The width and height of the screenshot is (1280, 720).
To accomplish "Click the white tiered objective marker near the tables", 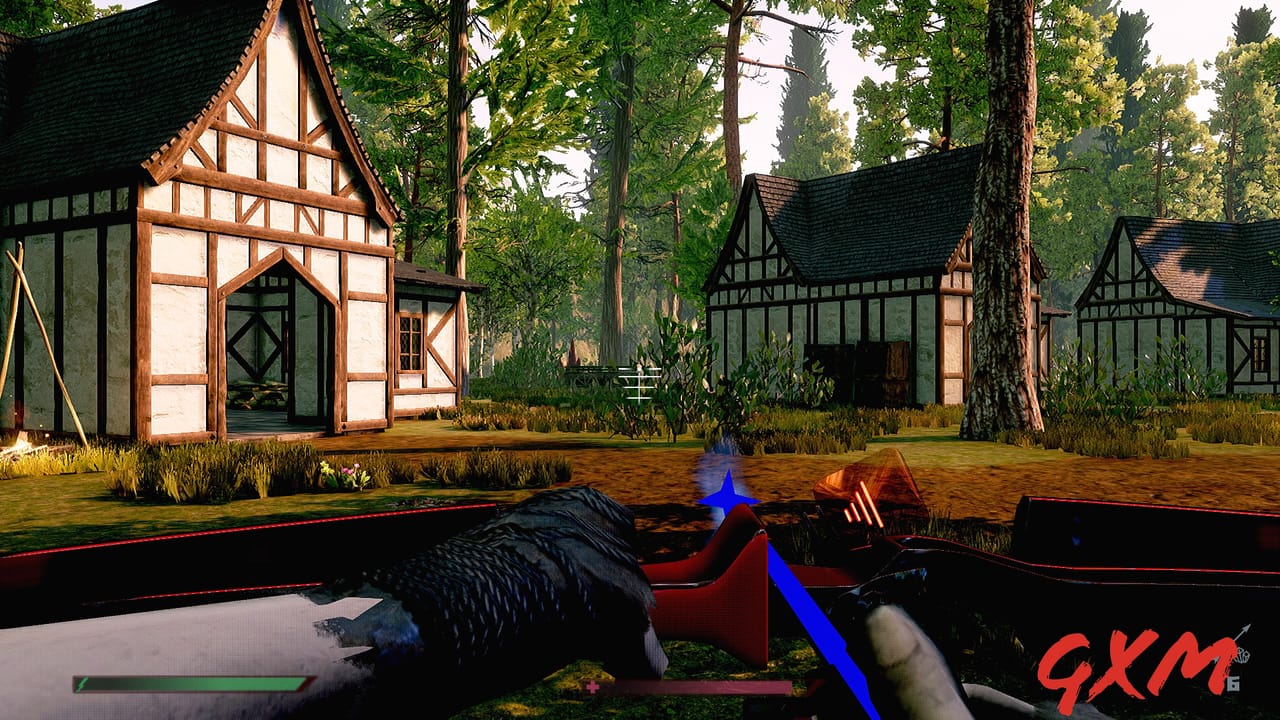I will tap(641, 382).
